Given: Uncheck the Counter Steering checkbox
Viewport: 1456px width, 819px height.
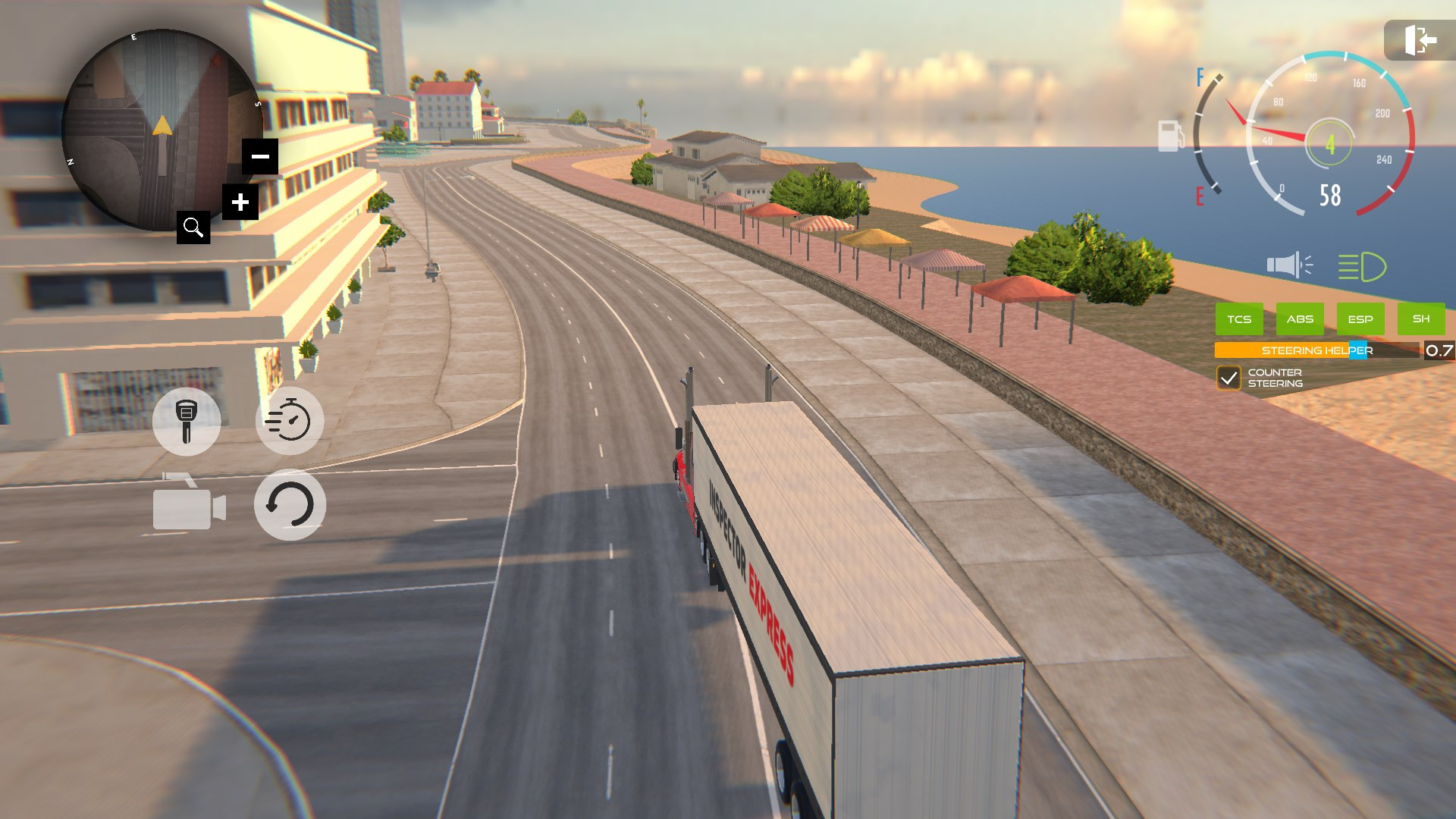Looking at the screenshot, I should click(1228, 378).
